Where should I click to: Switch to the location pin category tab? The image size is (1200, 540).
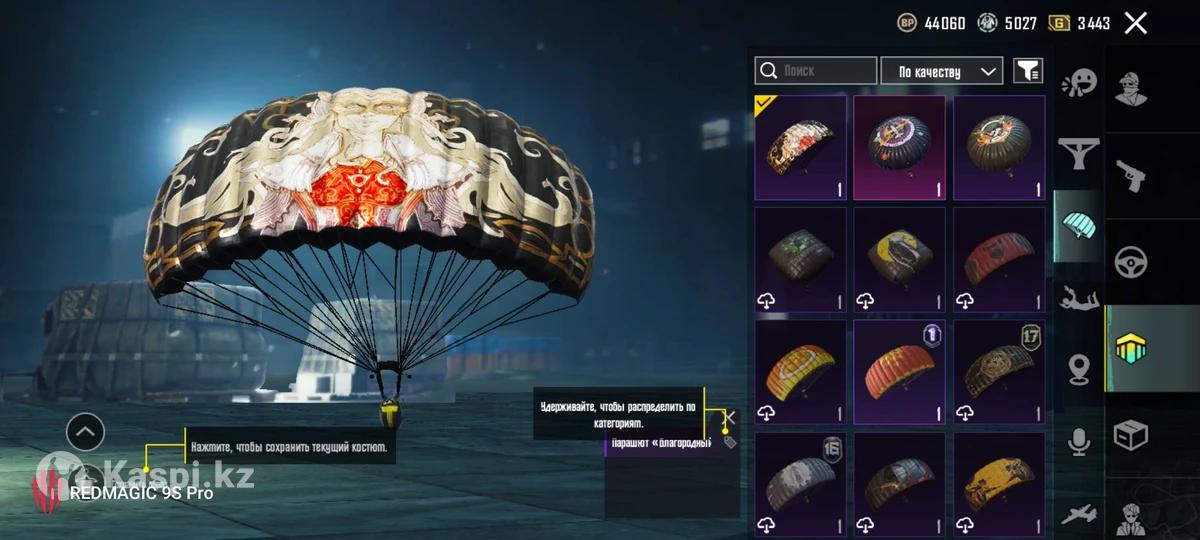tap(1079, 369)
